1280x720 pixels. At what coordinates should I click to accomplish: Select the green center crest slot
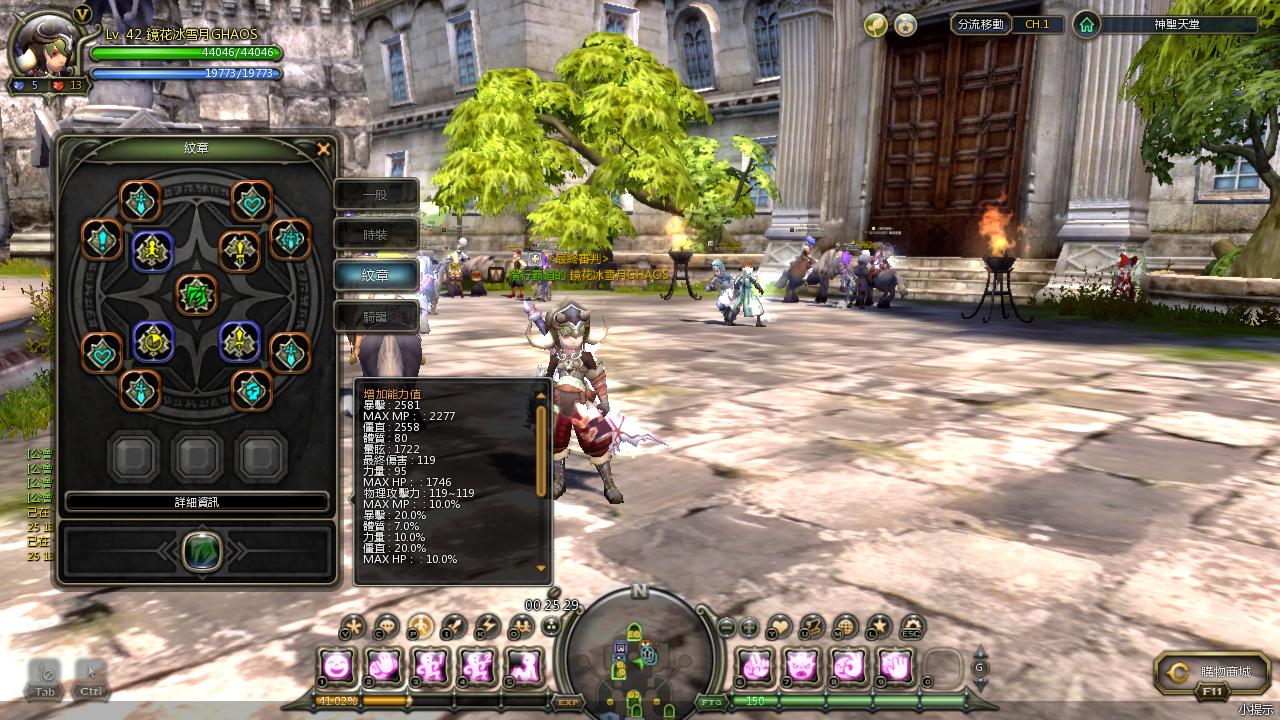click(x=196, y=294)
